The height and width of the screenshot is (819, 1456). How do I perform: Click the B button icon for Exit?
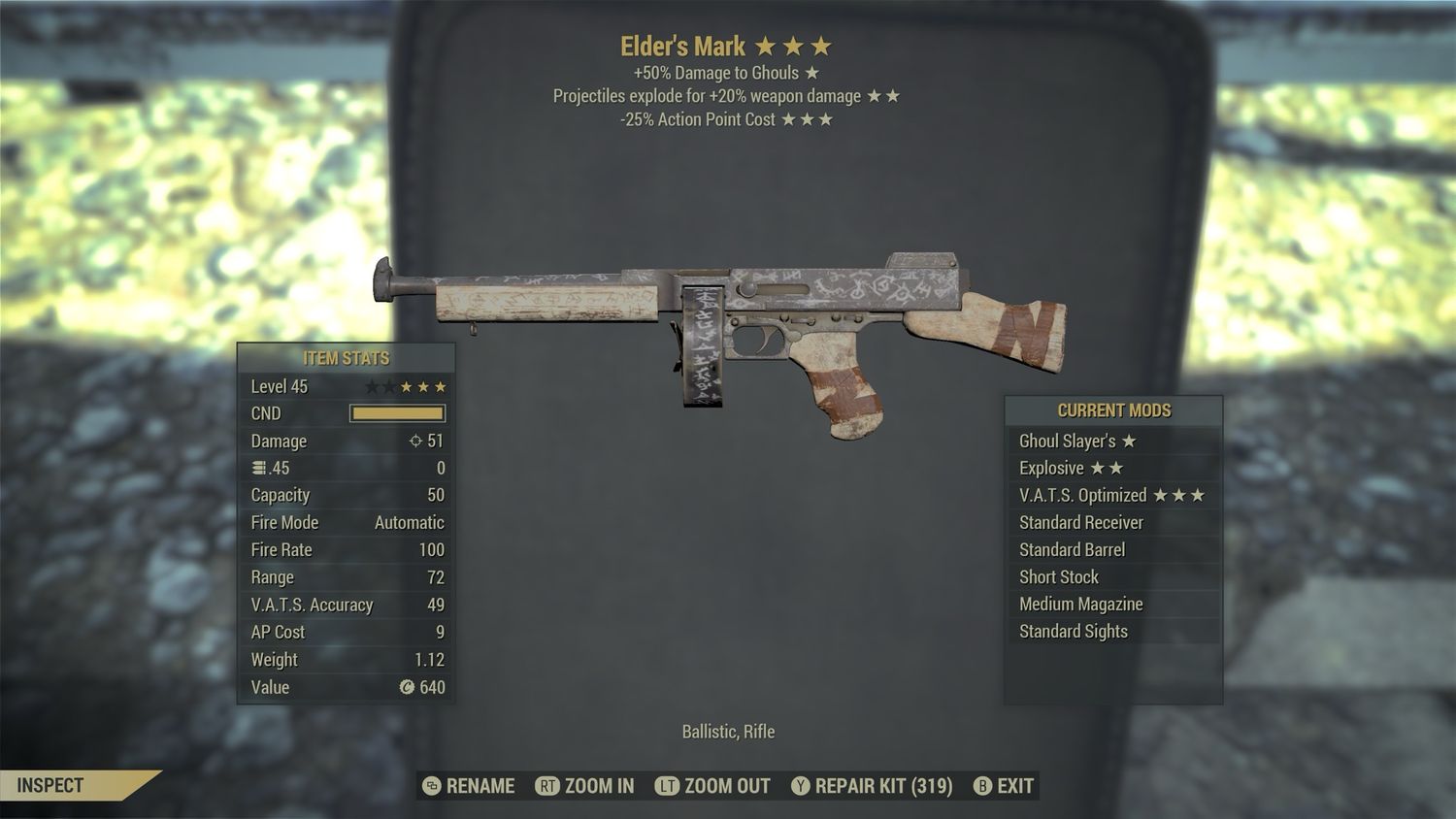point(983,786)
